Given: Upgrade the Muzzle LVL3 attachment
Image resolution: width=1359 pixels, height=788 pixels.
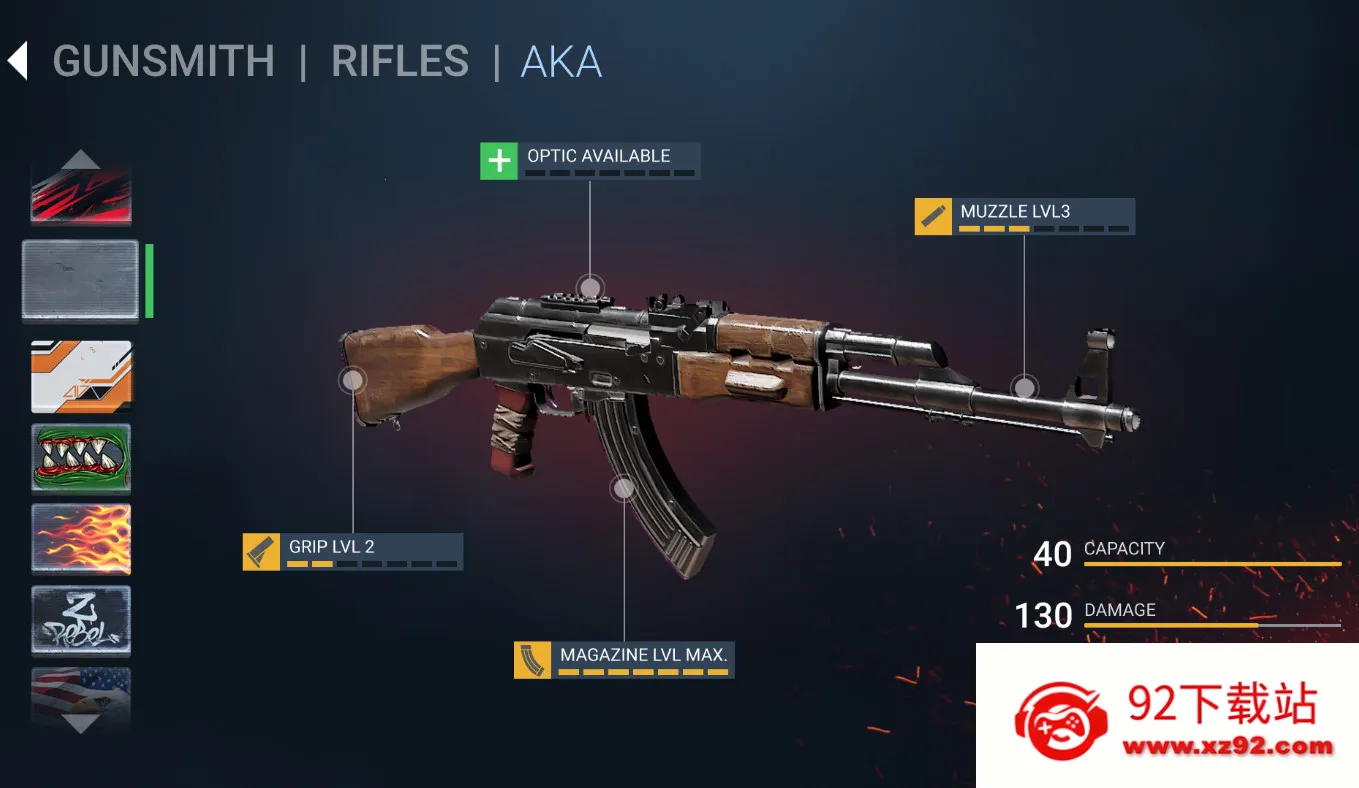Looking at the screenshot, I should click(1024, 216).
